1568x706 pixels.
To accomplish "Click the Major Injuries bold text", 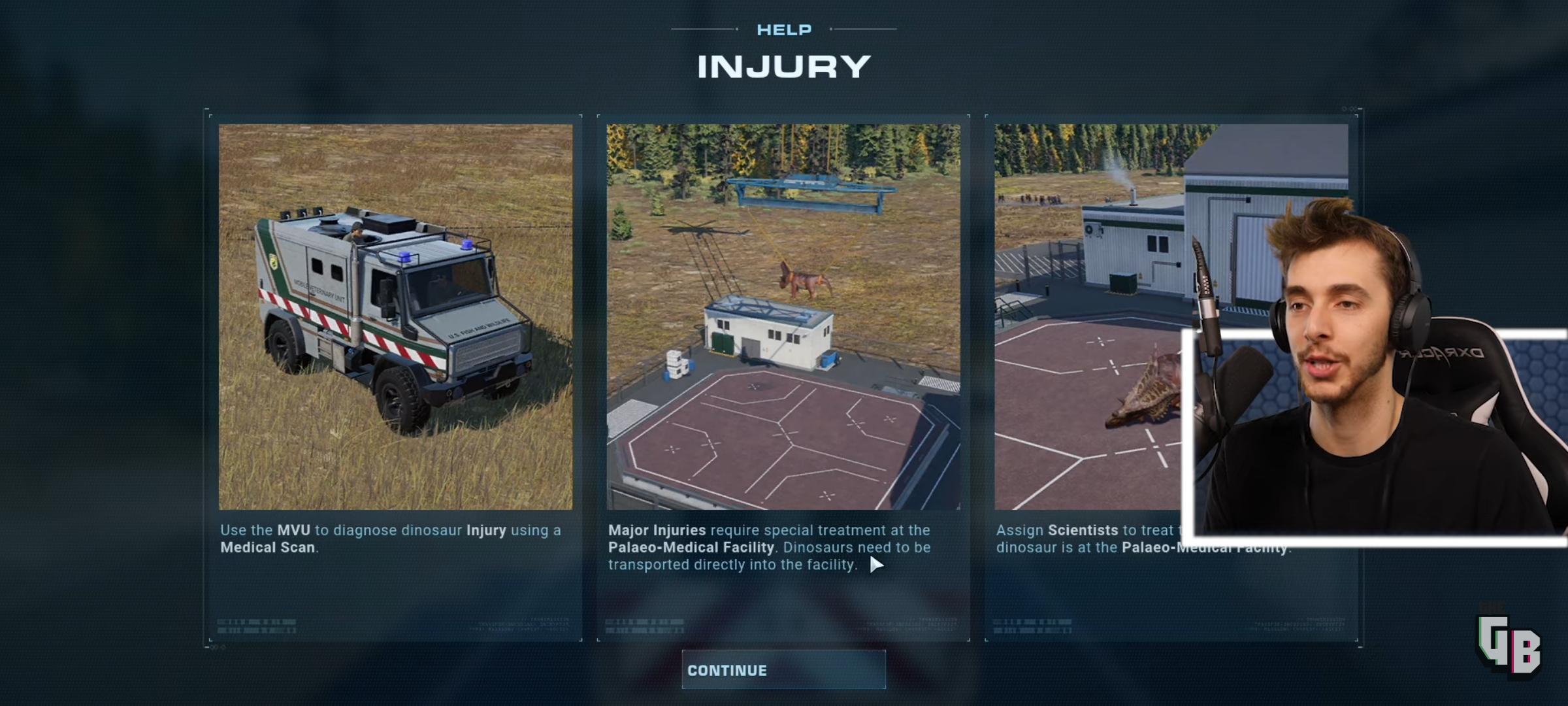I will 657,531.
